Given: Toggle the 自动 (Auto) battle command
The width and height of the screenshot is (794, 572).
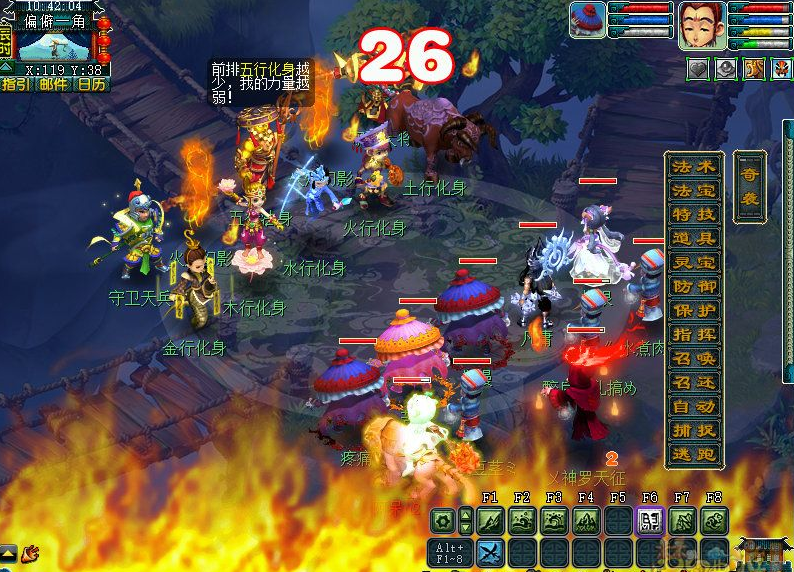Looking at the screenshot, I should coord(694,406).
